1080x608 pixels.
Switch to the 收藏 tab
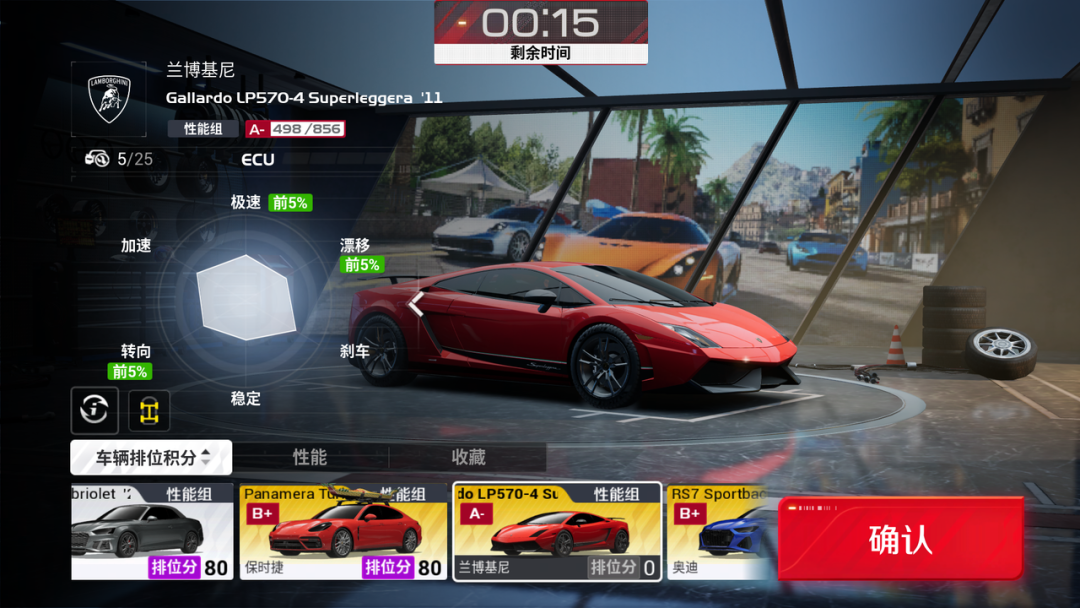[468, 457]
